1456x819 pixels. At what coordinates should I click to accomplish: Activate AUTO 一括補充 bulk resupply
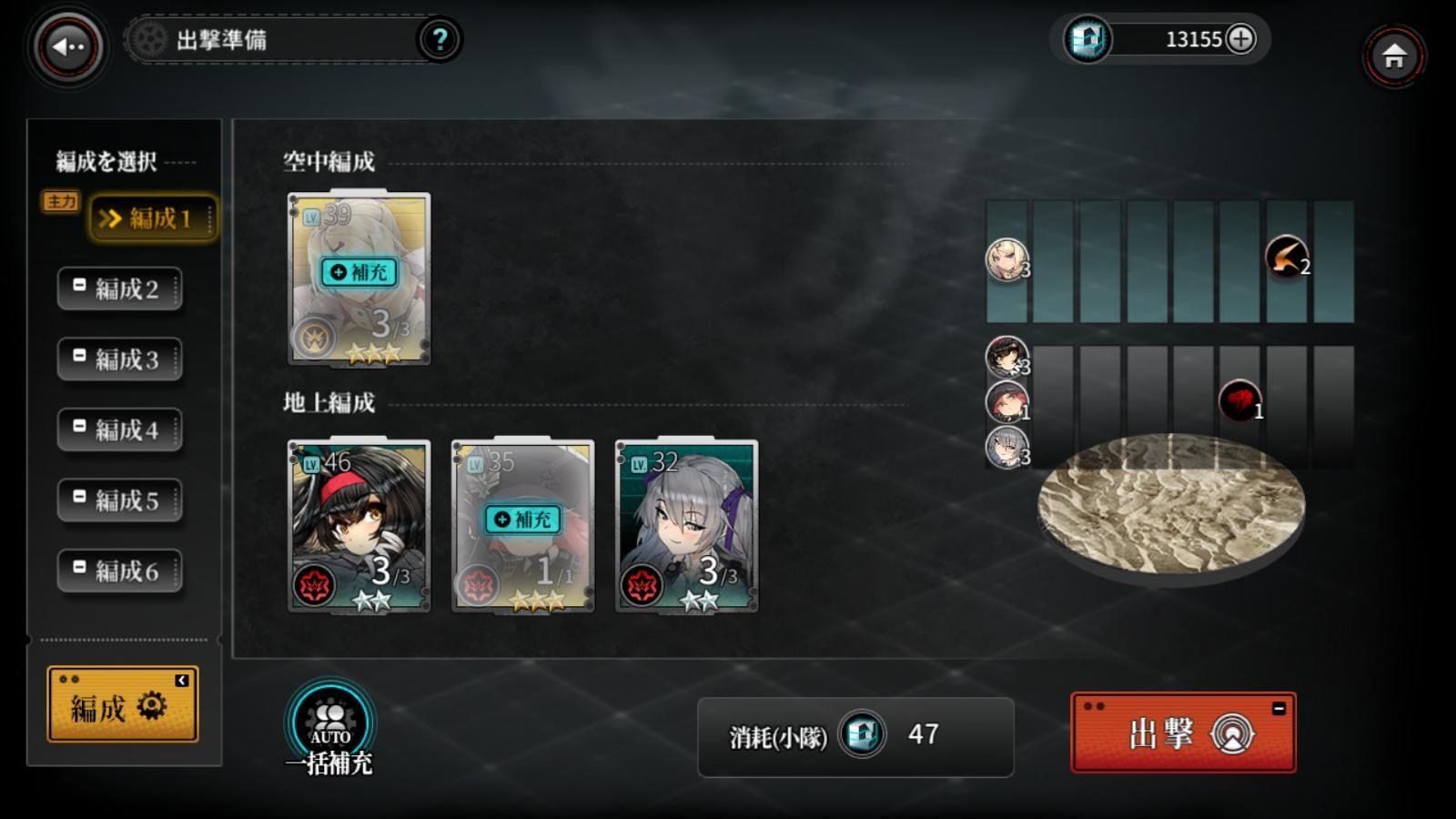point(329,725)
